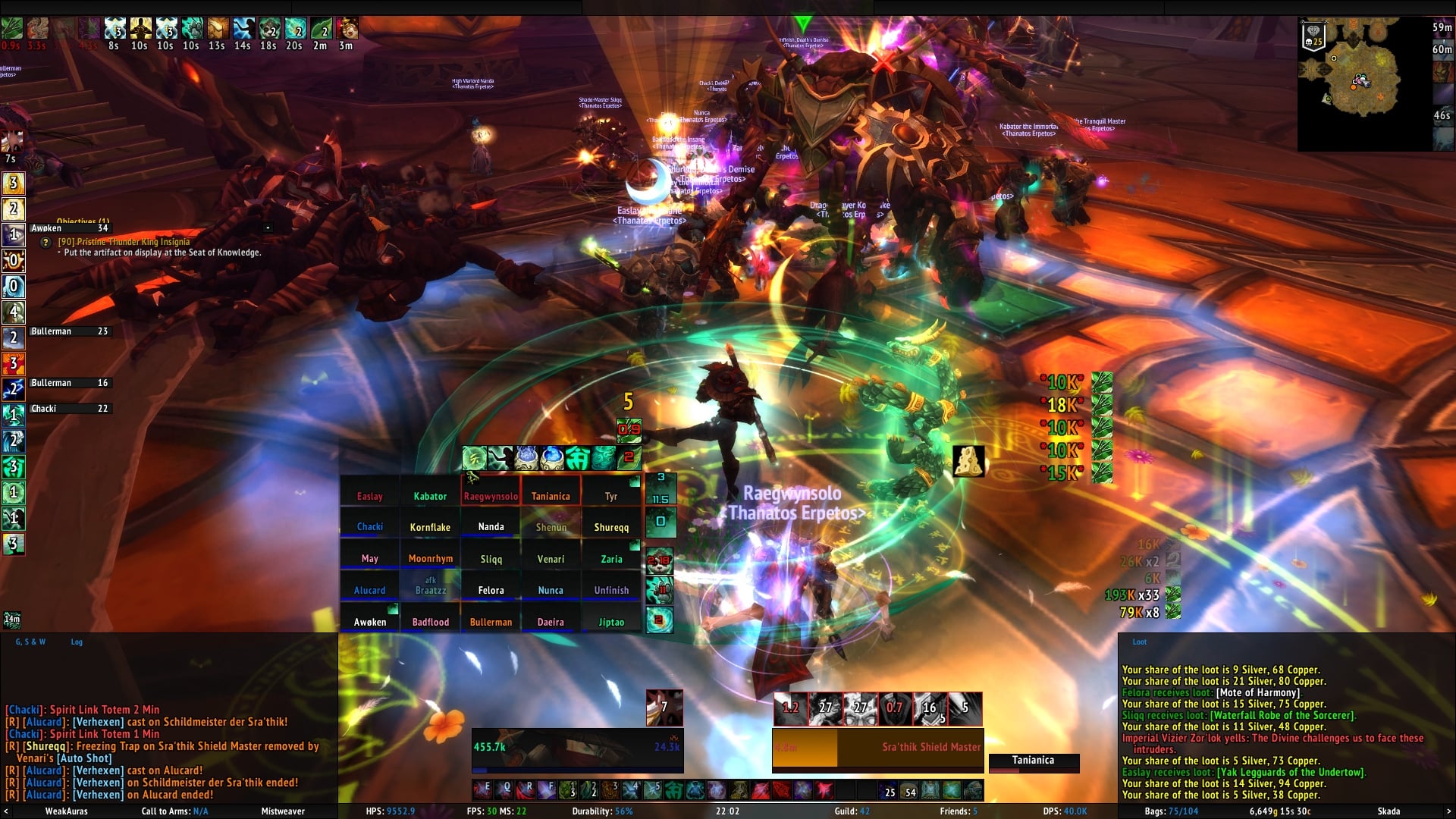The width and height of the screenshot is (1456, 819).
Task: Select Bullerman's raid frame cell
Action: click(x=491, y=621)
